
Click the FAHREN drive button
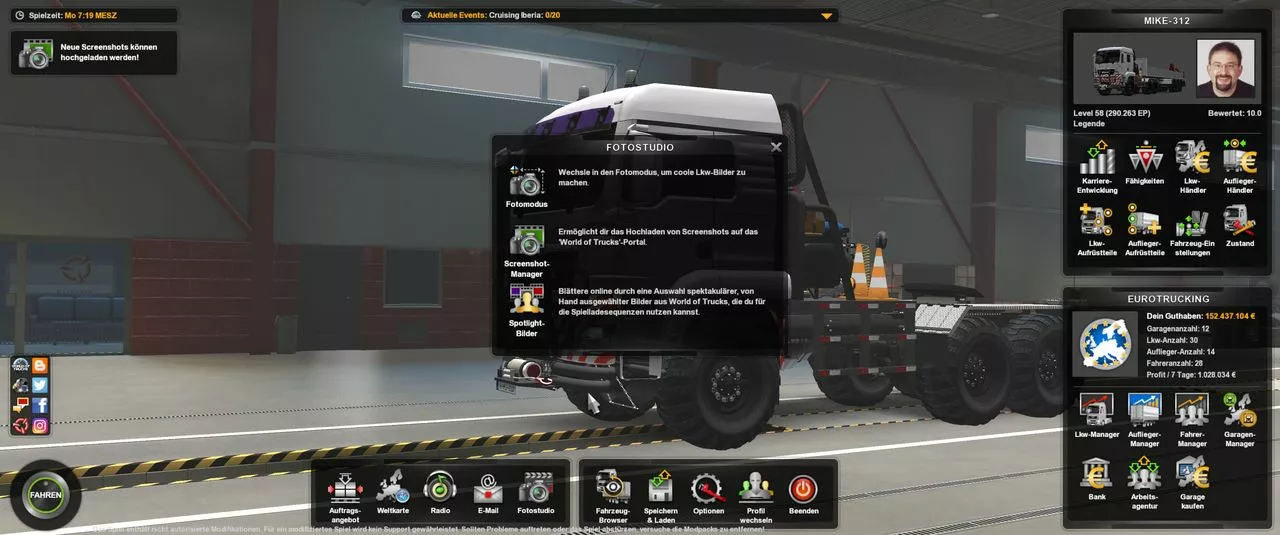46,495
